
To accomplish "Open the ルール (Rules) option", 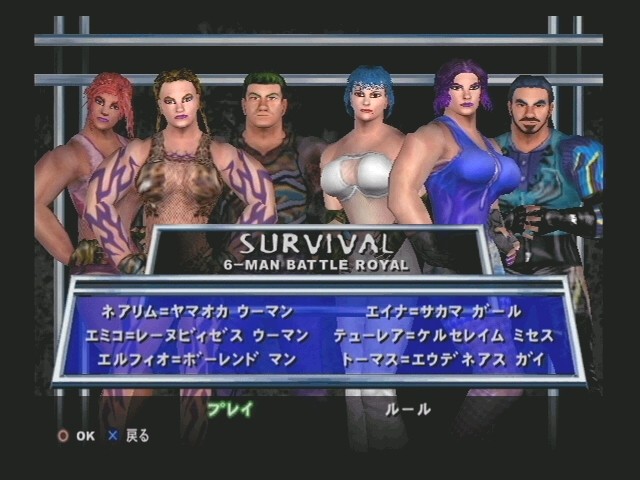I will pyautogui.click(x=407, y=409).
